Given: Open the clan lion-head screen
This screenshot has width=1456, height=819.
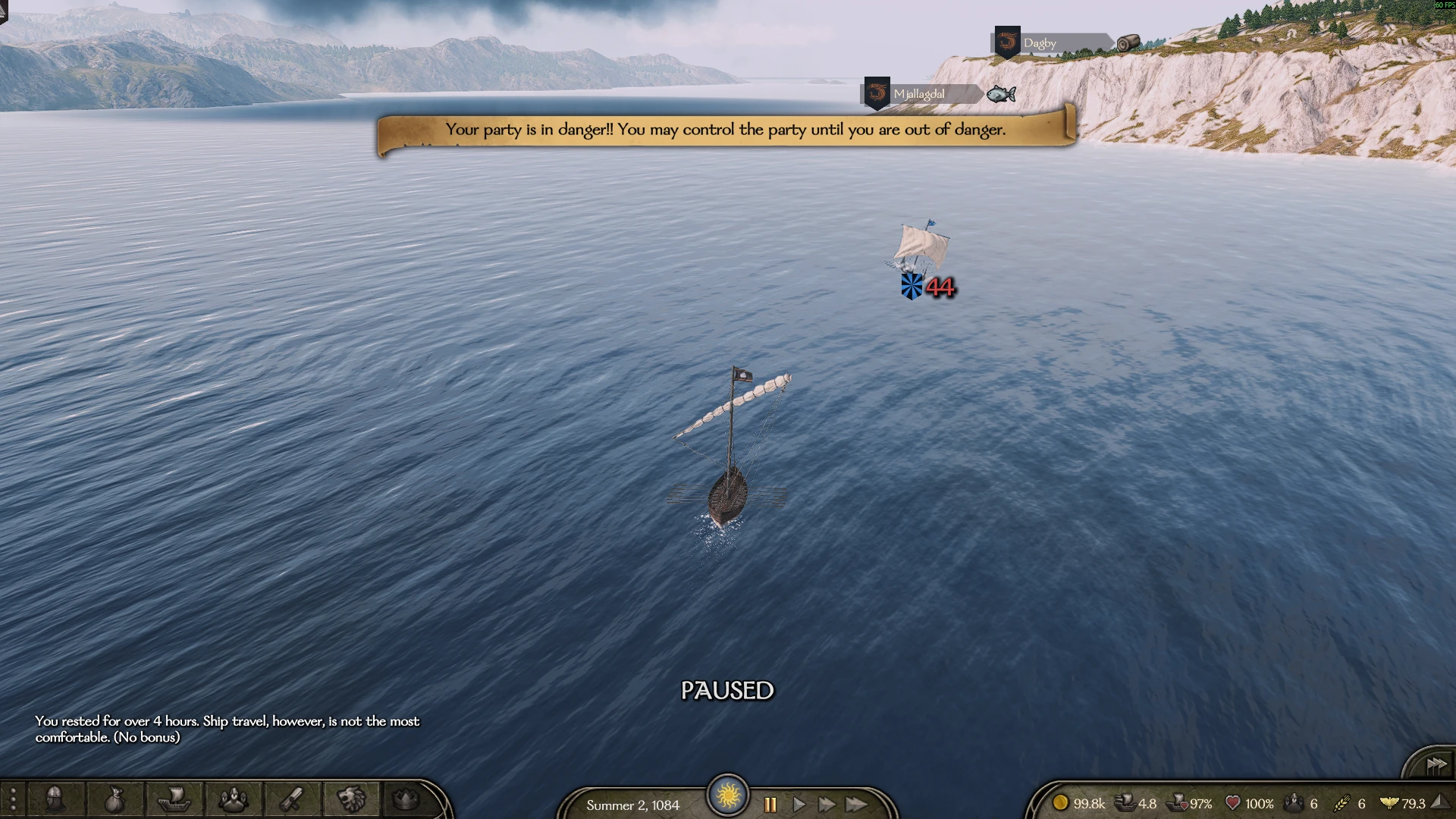Looking at the screenshot, I should click(351, 799).
